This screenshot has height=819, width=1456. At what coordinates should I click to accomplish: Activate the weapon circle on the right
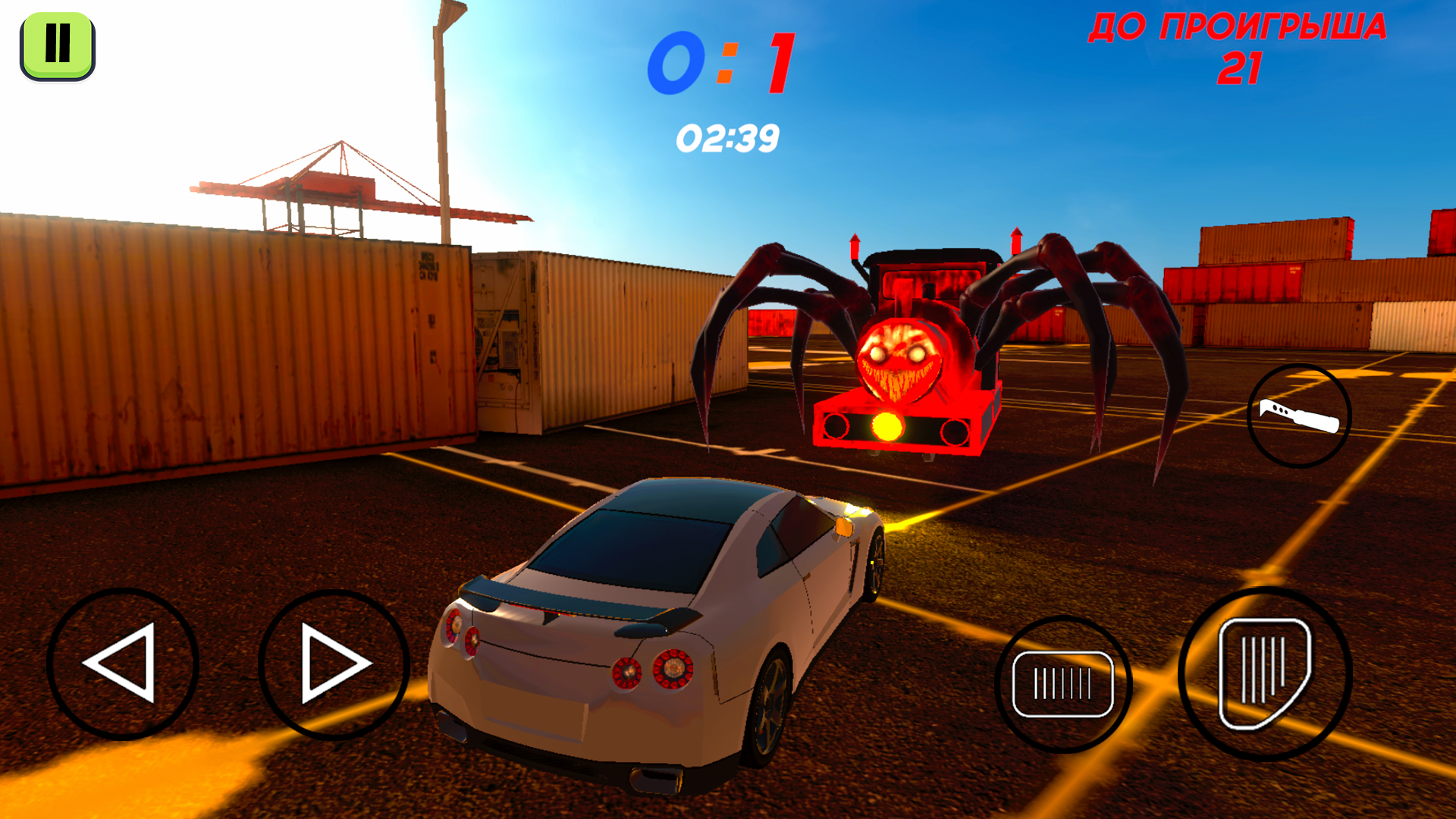1300,416
